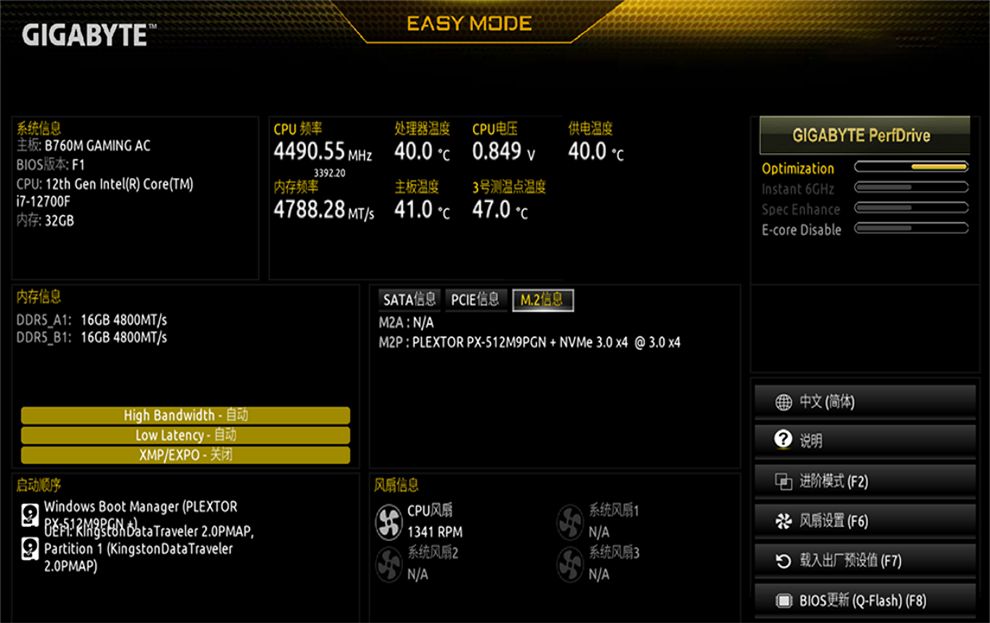Click the CPU风扇 fan icon
Screen dimensions: 990x623
pyautogui.click(x=388, y=520)
